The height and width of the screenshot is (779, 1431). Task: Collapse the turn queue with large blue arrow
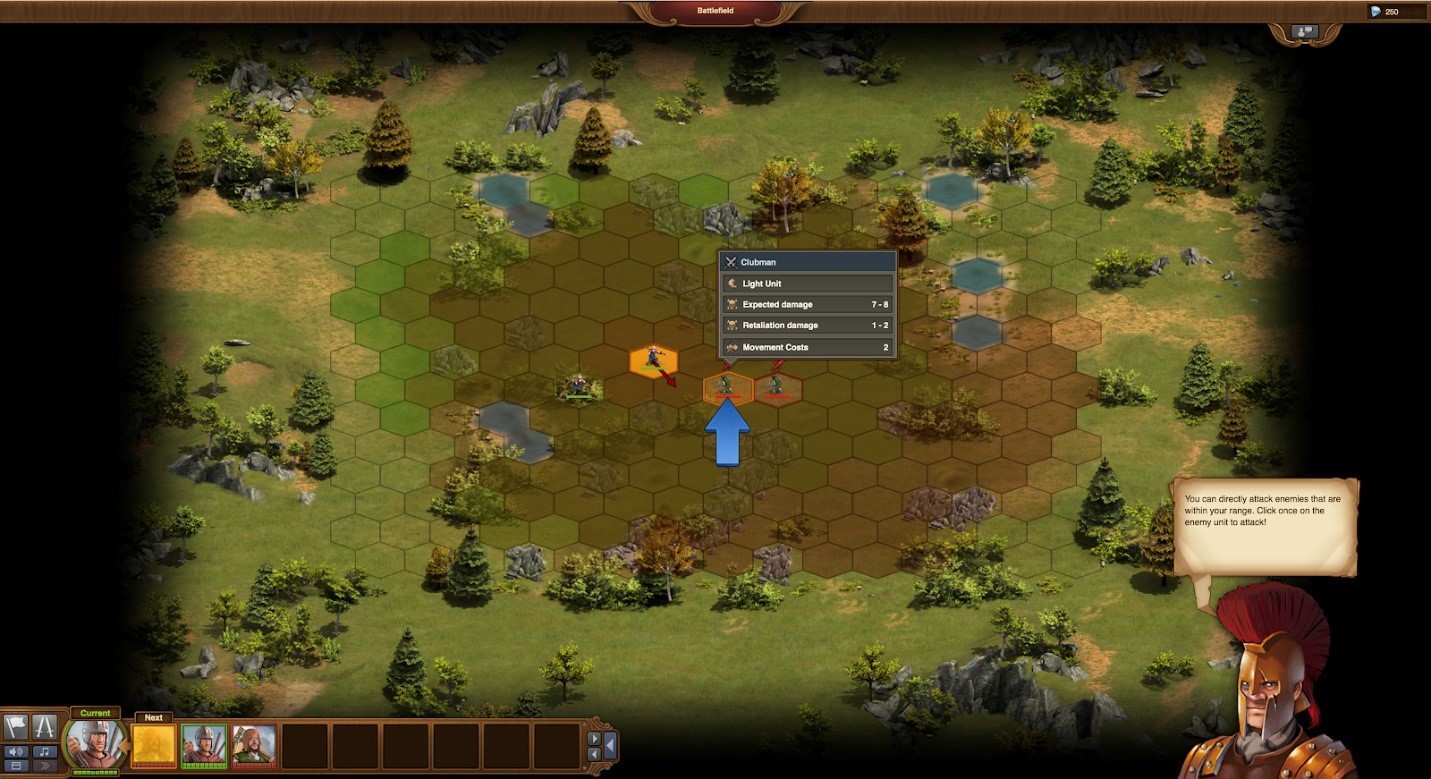point(609,746)
